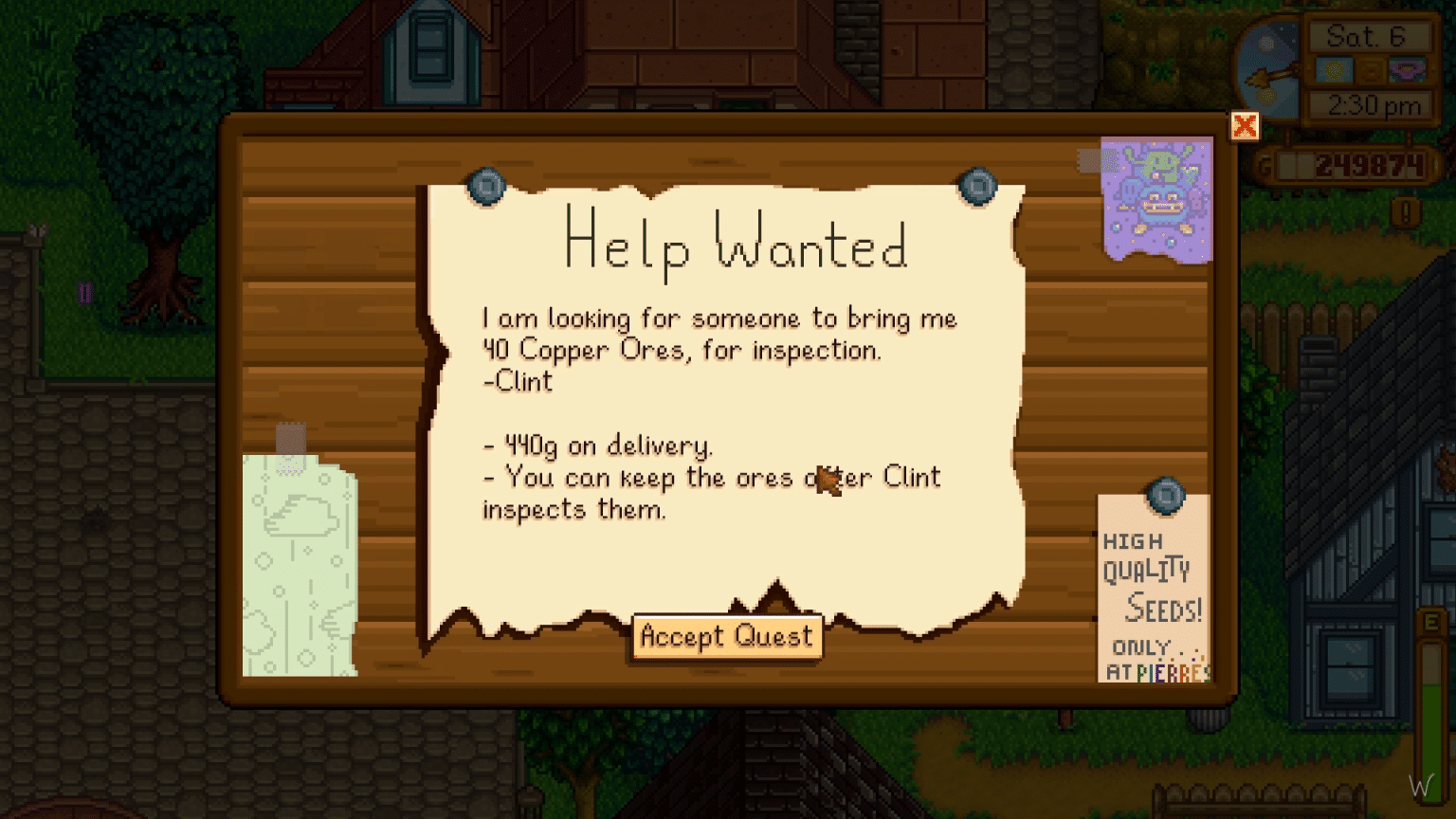Click the purple Junimo flyer pinned to the board

[1155, 199]
